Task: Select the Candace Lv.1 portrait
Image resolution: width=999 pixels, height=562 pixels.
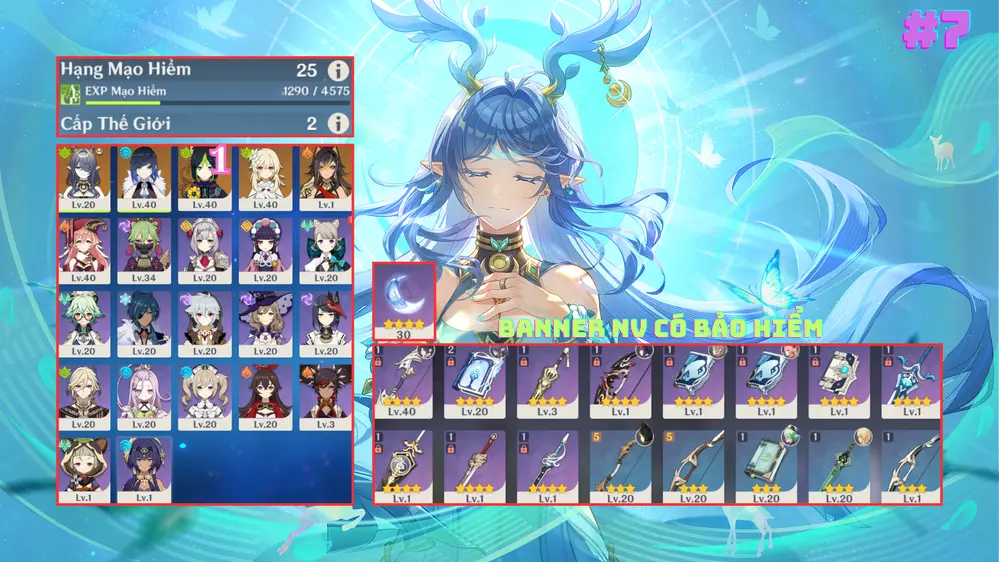Action: (145, 468)
